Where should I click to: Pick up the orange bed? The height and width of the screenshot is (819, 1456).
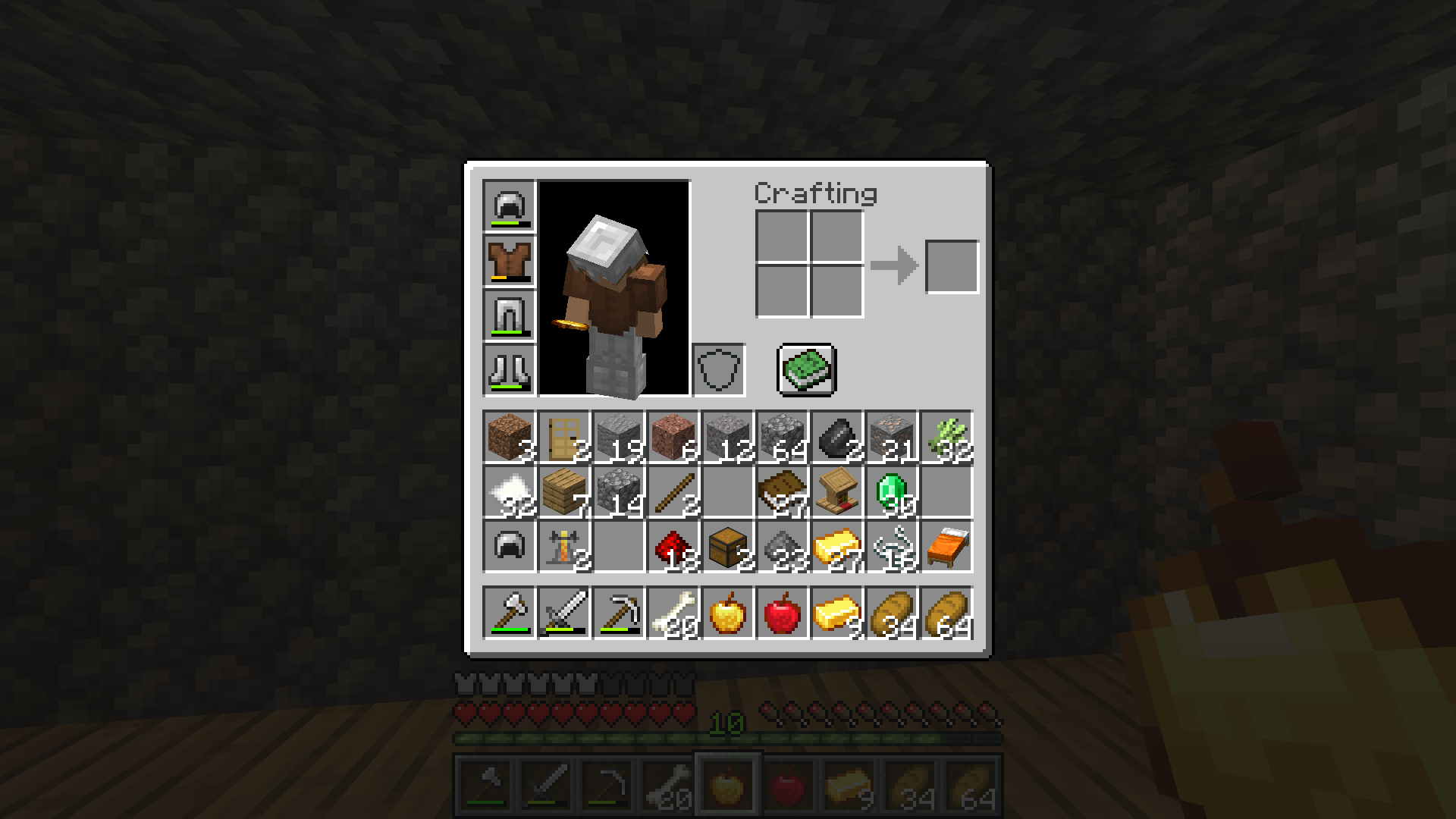pyautogui.click(x=946, y=547)
